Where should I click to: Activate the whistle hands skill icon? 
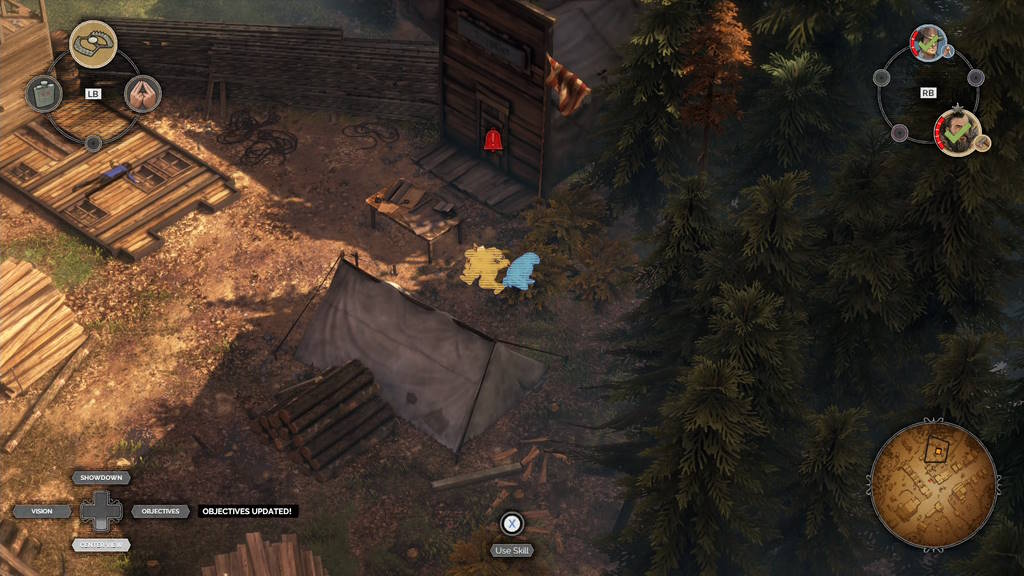click(143, 94)
